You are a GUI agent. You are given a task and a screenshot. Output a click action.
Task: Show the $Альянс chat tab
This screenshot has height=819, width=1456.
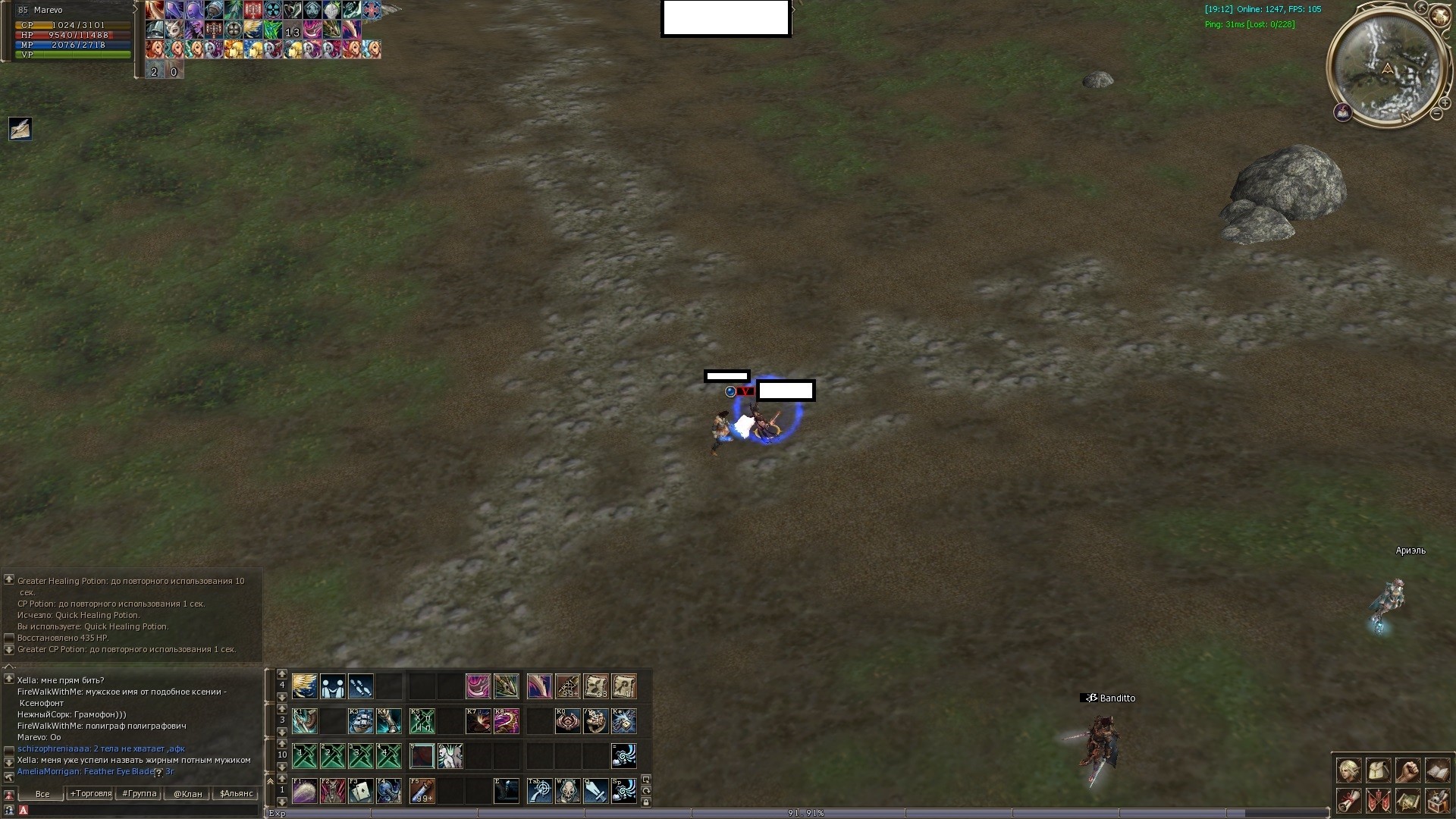(236, 794)
